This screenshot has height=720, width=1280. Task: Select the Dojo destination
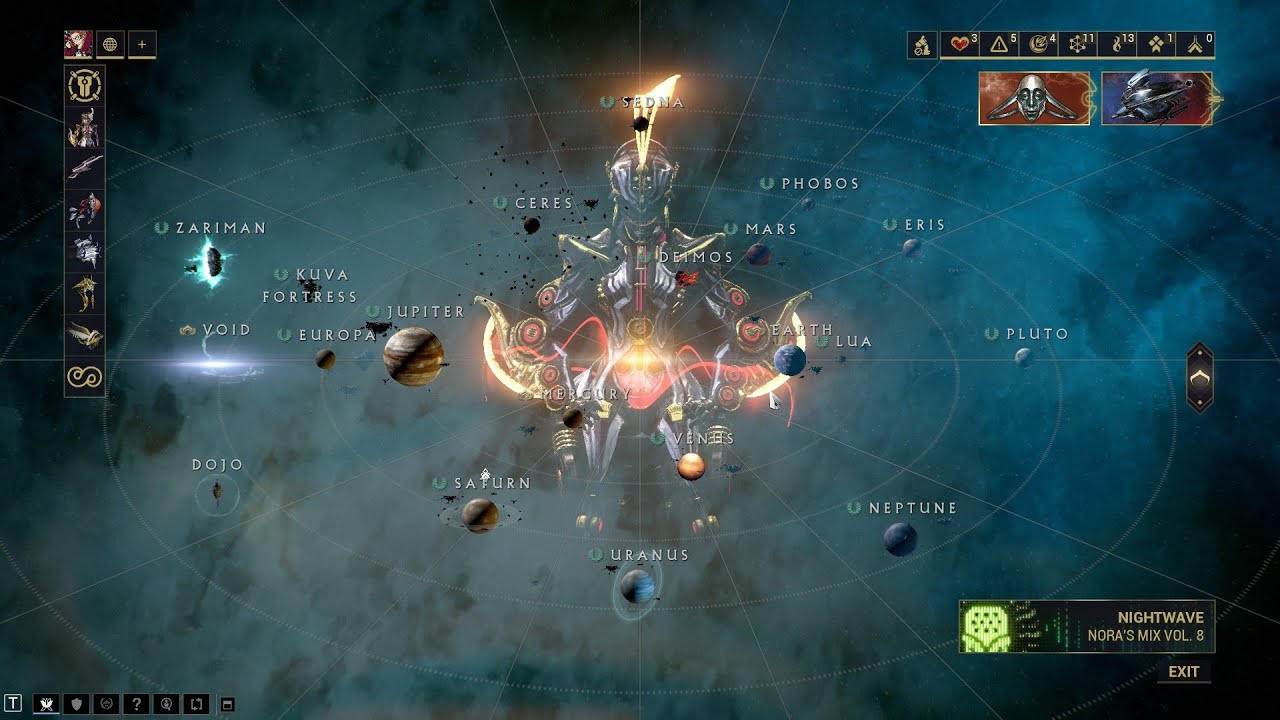pos(217,492)
